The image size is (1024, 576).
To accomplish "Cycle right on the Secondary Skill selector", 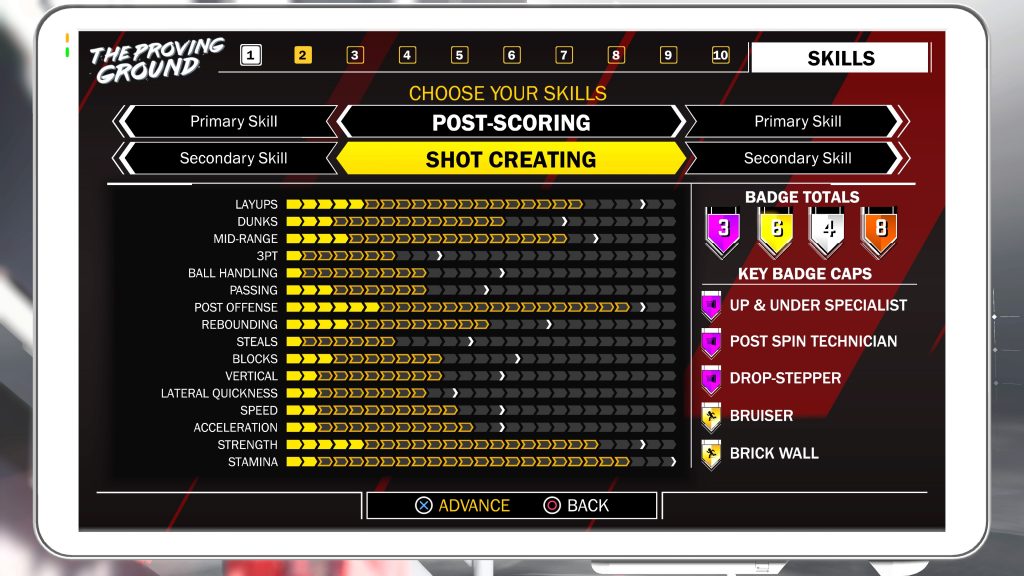I will 898,158.
